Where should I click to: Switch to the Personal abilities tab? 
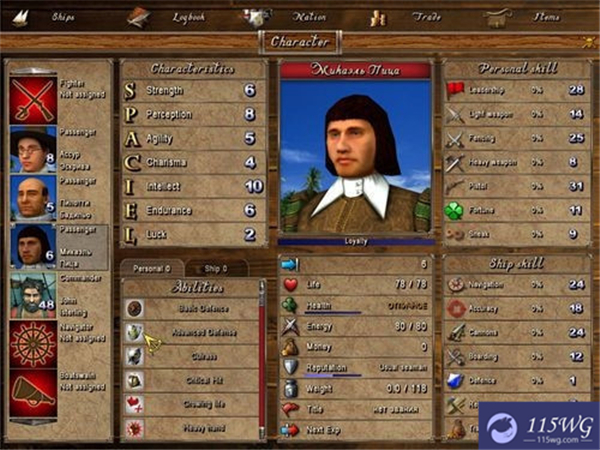pyautogui.click(x=149, y=268)
